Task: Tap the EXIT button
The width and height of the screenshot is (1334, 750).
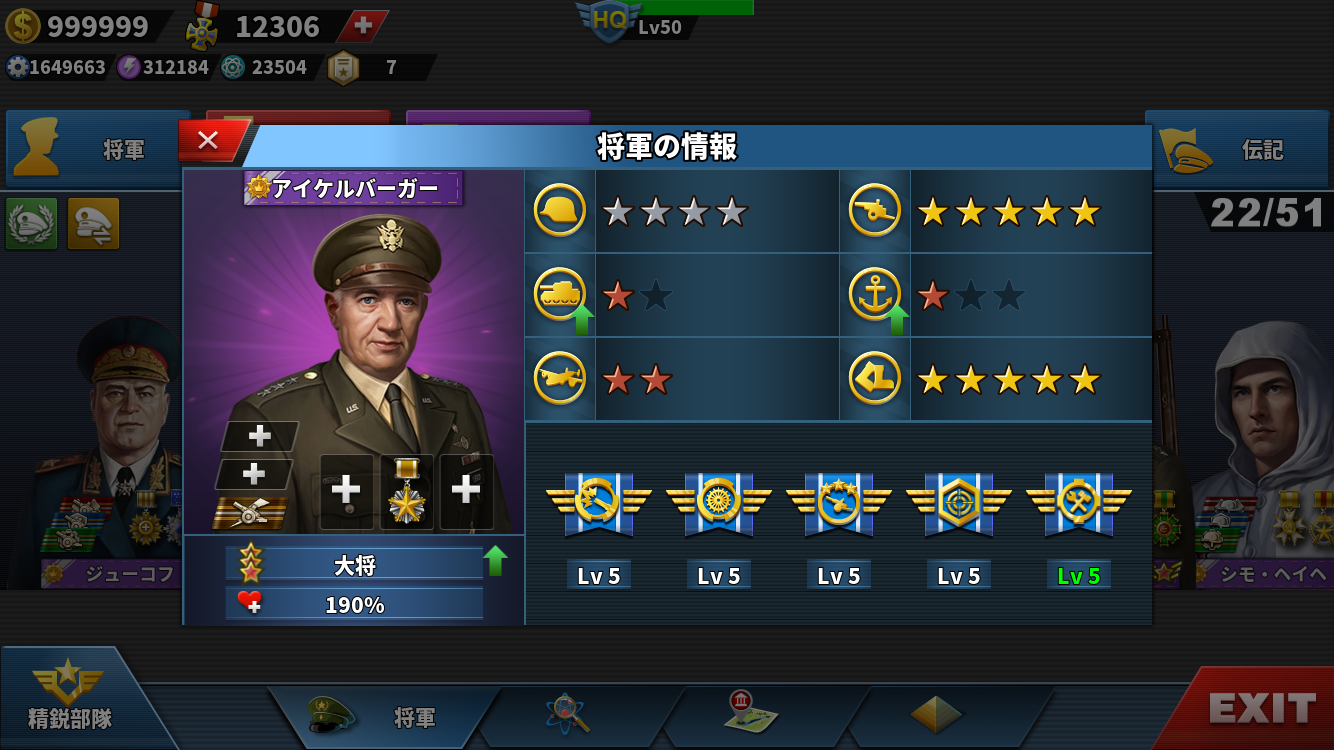Action: [x=1261, y=708]
